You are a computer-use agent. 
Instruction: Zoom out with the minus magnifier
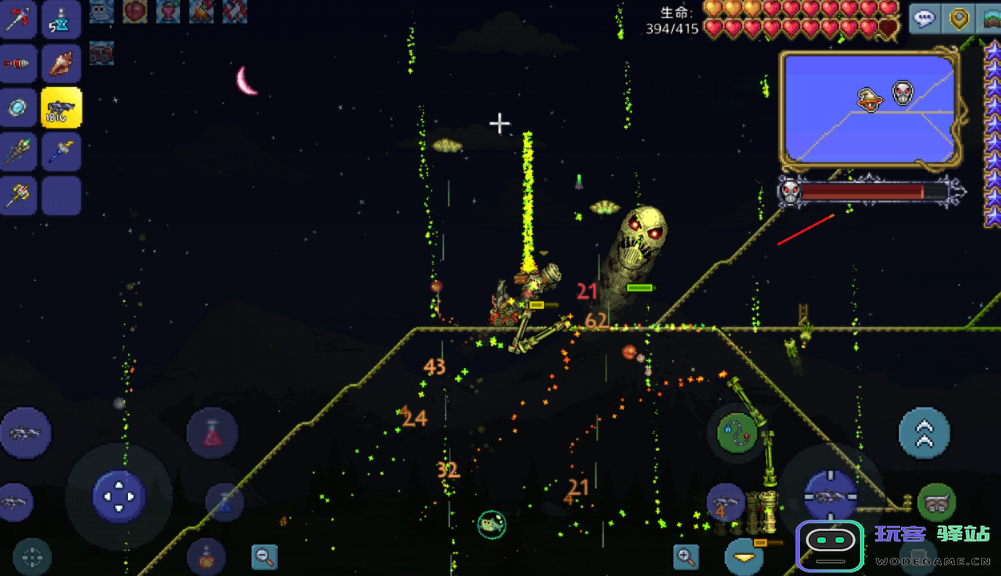[265, 556]
